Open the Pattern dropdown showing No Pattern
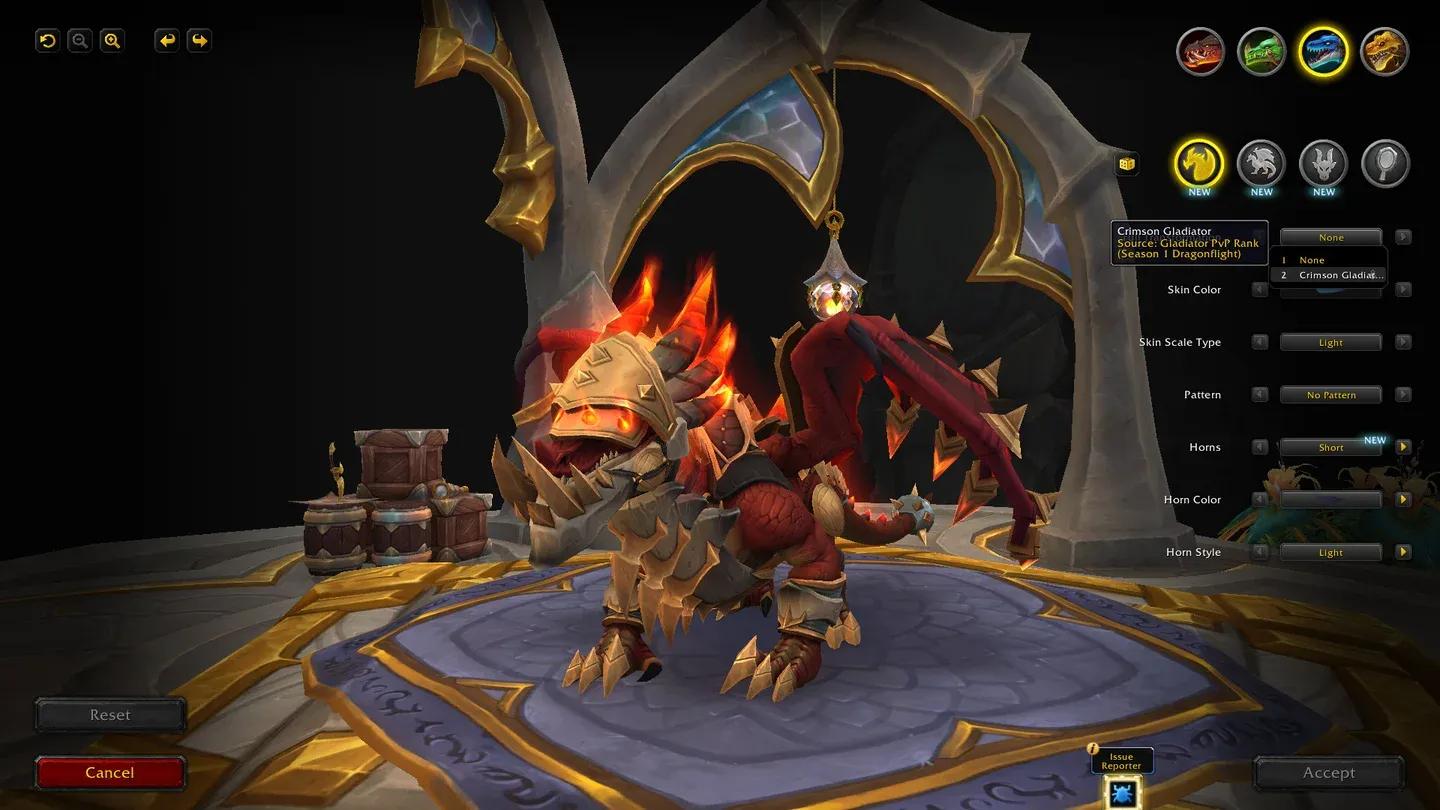The width and height of the screenshot is (1440, 810). pyautogui.click(x=1331, y=394)
